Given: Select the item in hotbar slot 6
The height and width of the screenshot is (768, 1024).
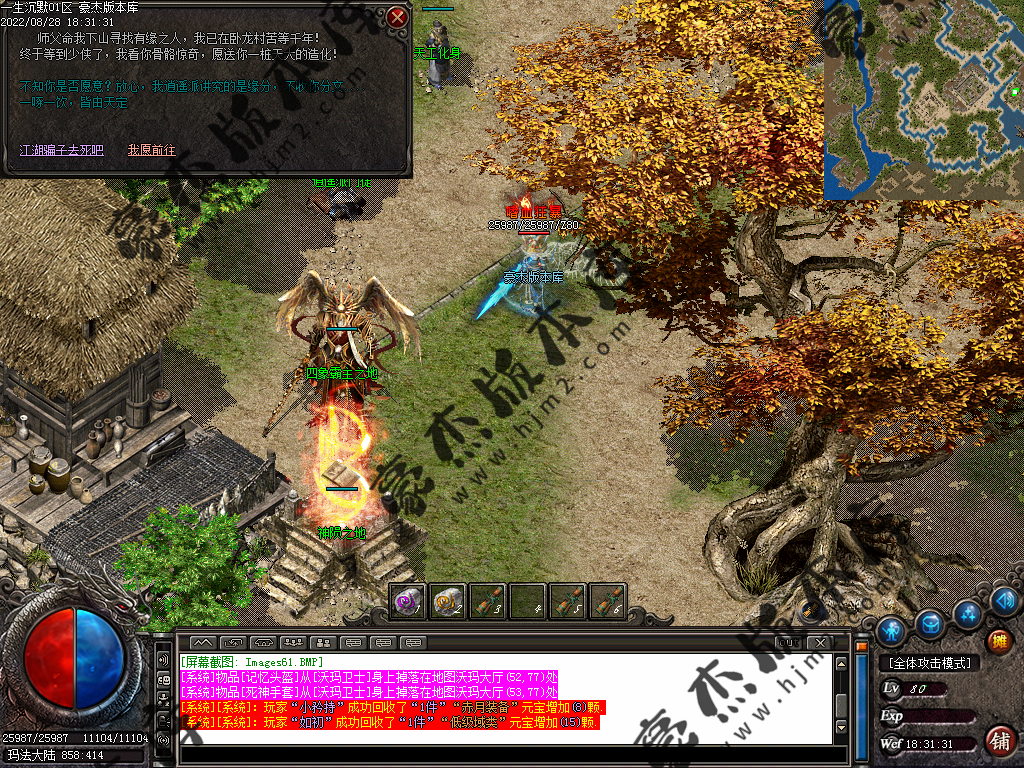Looking at the screenshot, I should point(607,600).
